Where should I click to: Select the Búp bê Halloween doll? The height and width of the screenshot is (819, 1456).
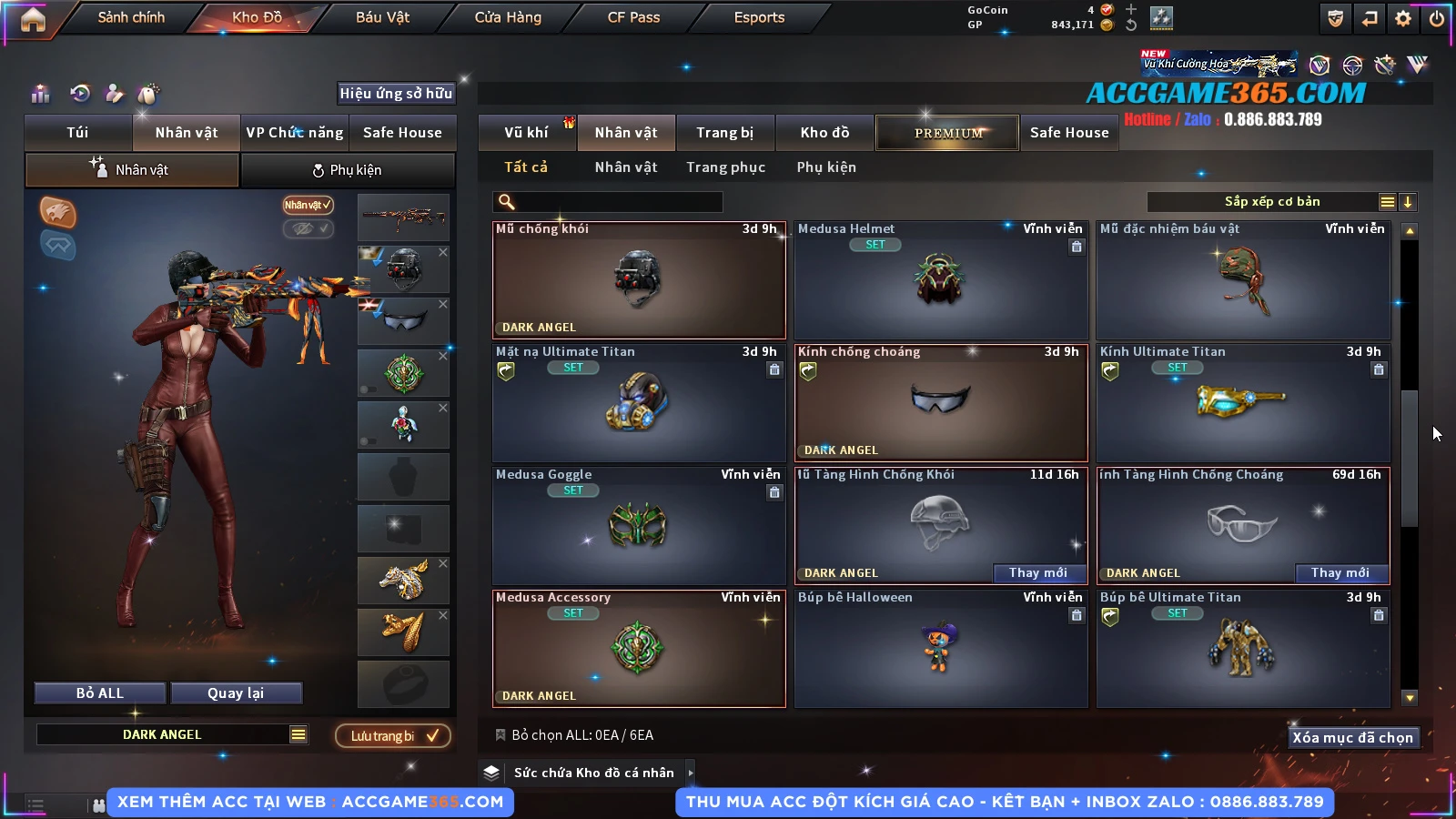941,650
